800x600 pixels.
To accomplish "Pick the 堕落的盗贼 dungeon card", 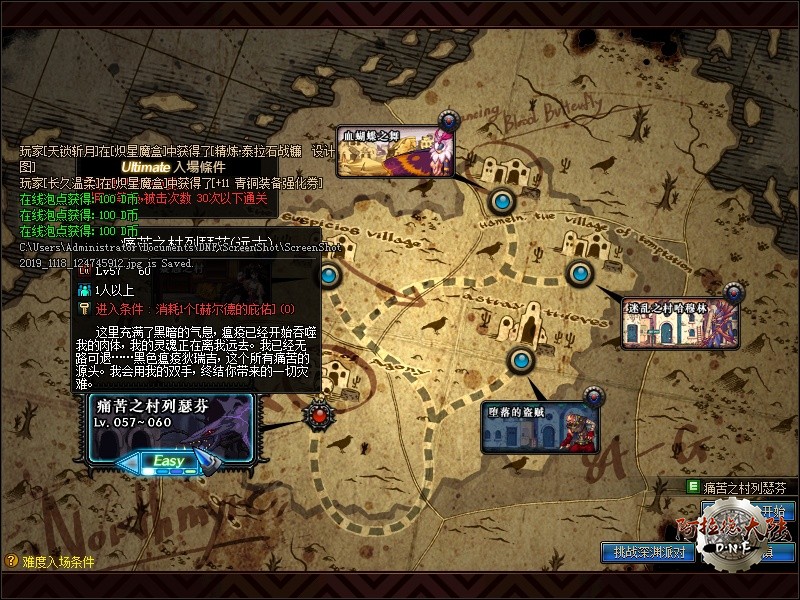I will pyautogui.click(x=541, y=424).
